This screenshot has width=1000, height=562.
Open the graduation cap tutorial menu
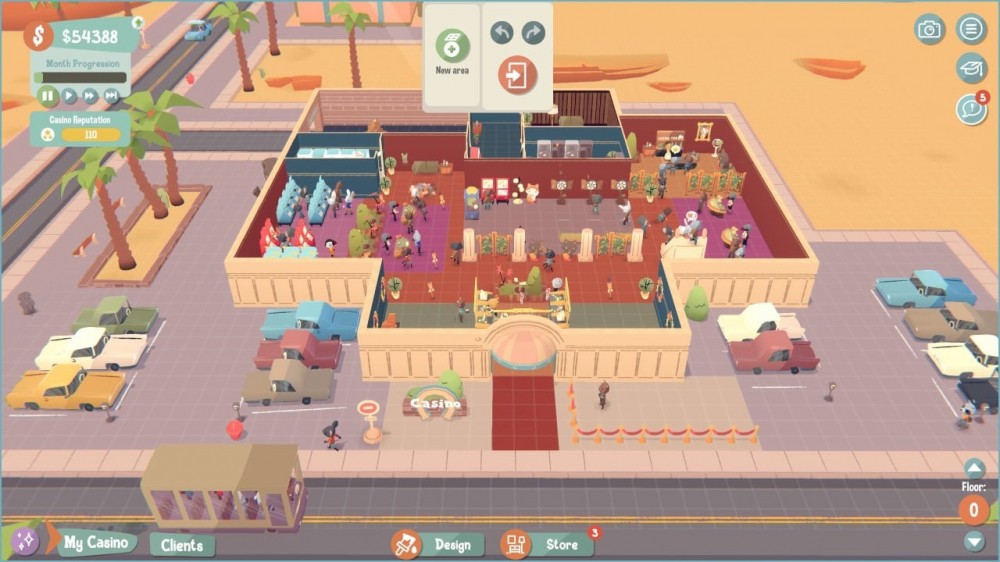coord(971,68)
